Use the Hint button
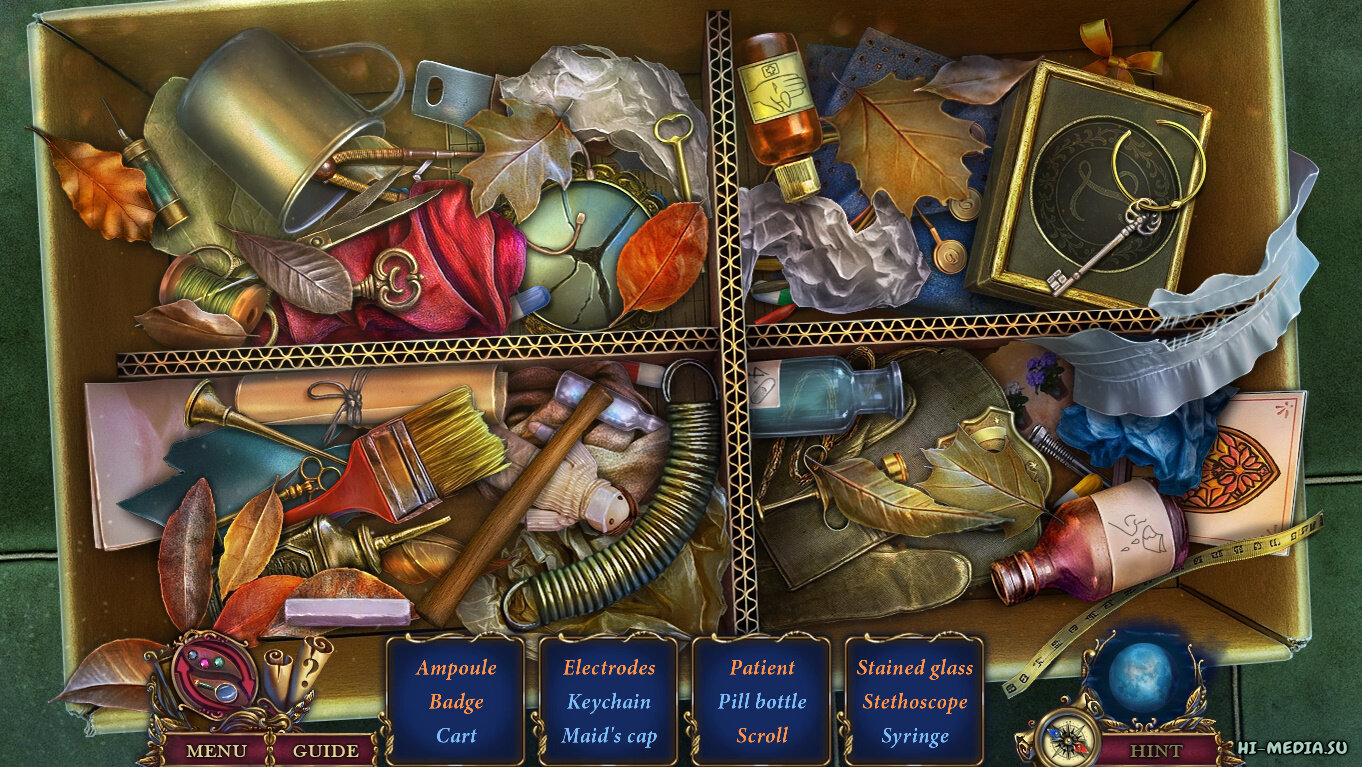Screen dimensions: 1362x767 click(x=1155, y=750)
